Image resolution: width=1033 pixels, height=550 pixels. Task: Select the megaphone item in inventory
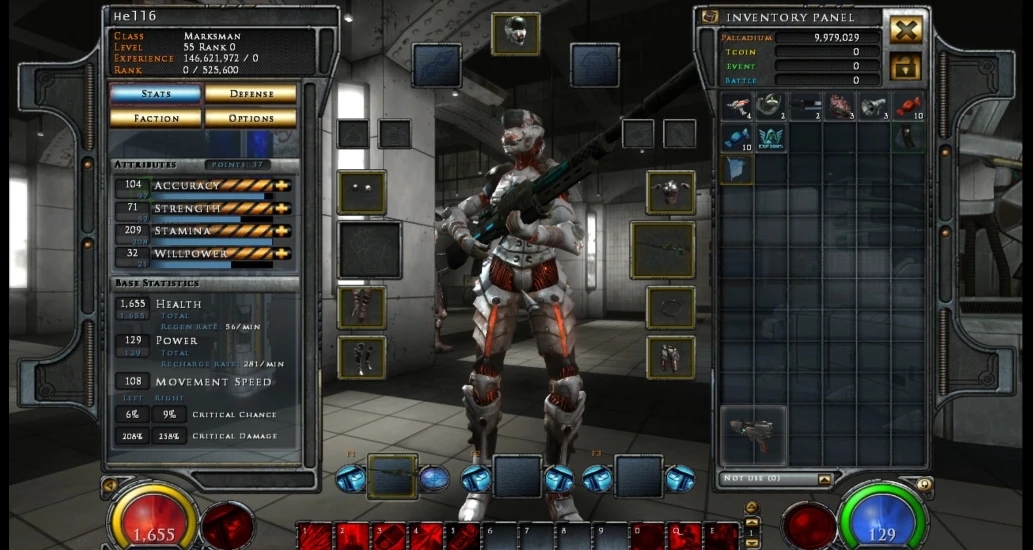coord(874,107)
